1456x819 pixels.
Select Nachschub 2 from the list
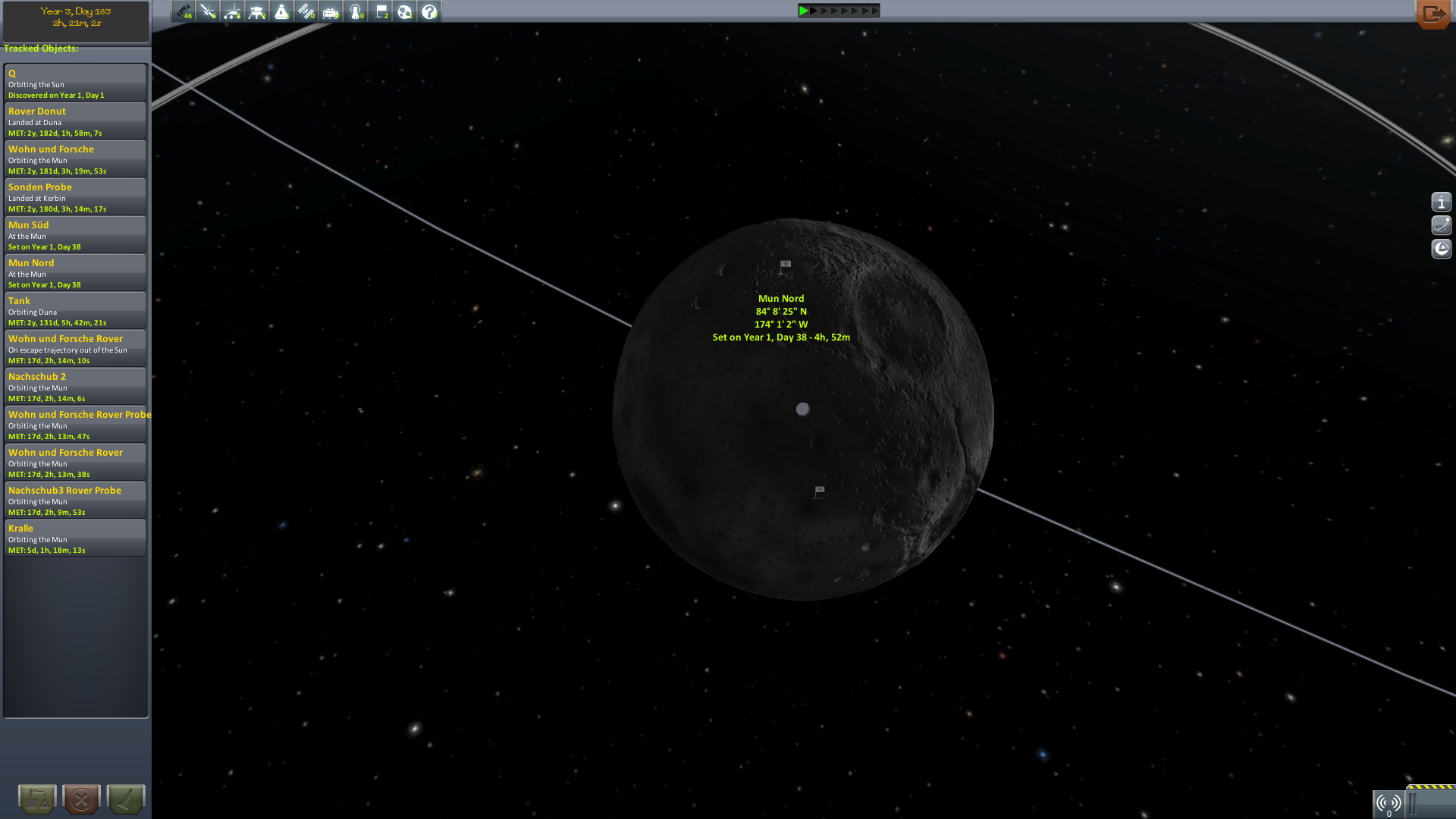click(x=75, y=387)
